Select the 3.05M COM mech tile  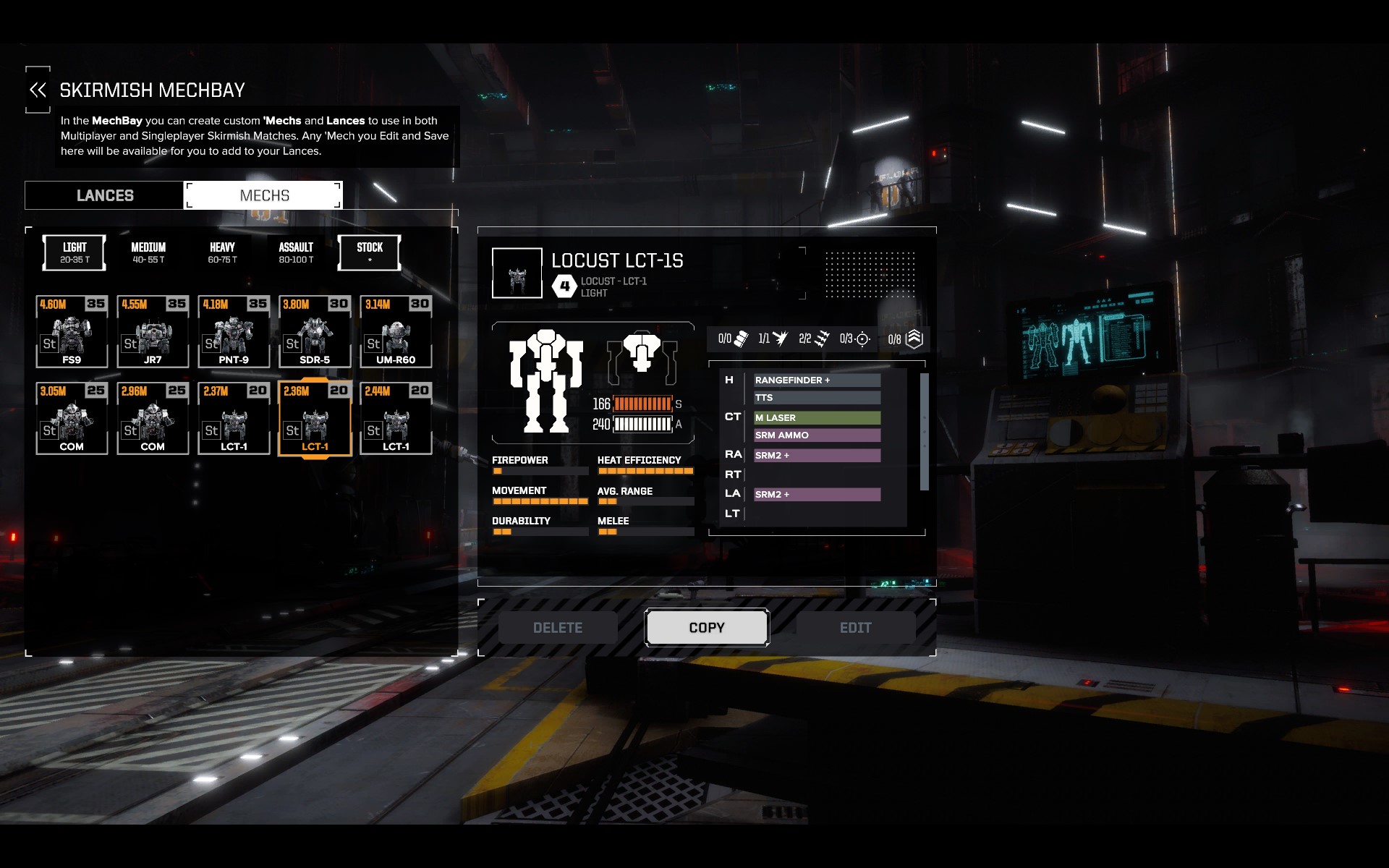[72, 419]
